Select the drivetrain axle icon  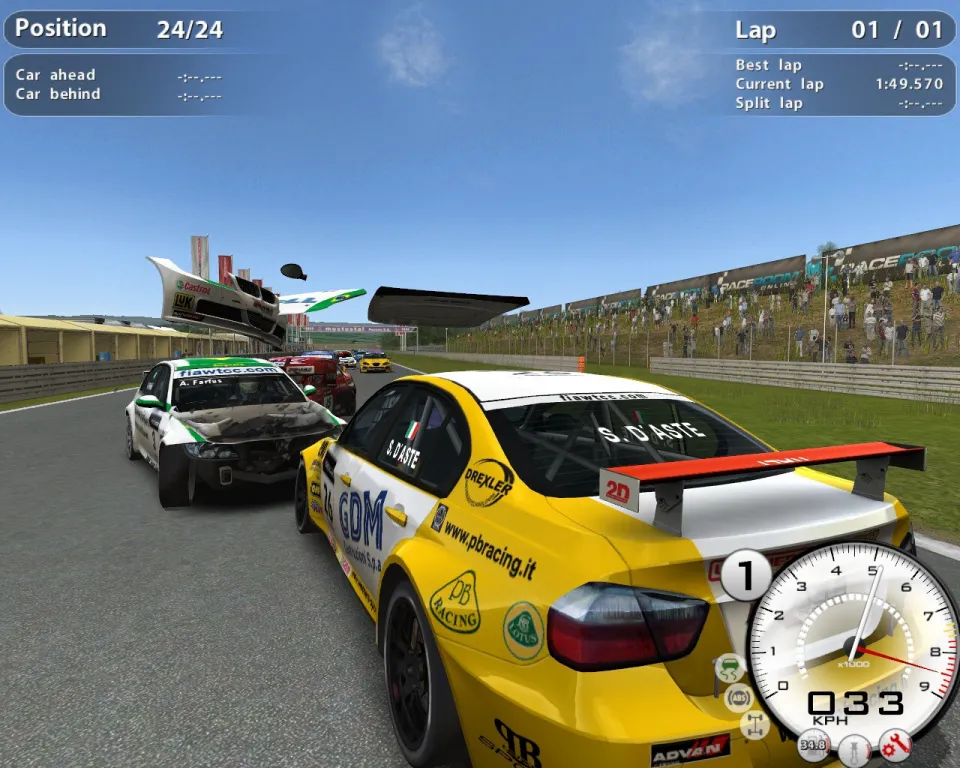[754, 725]
